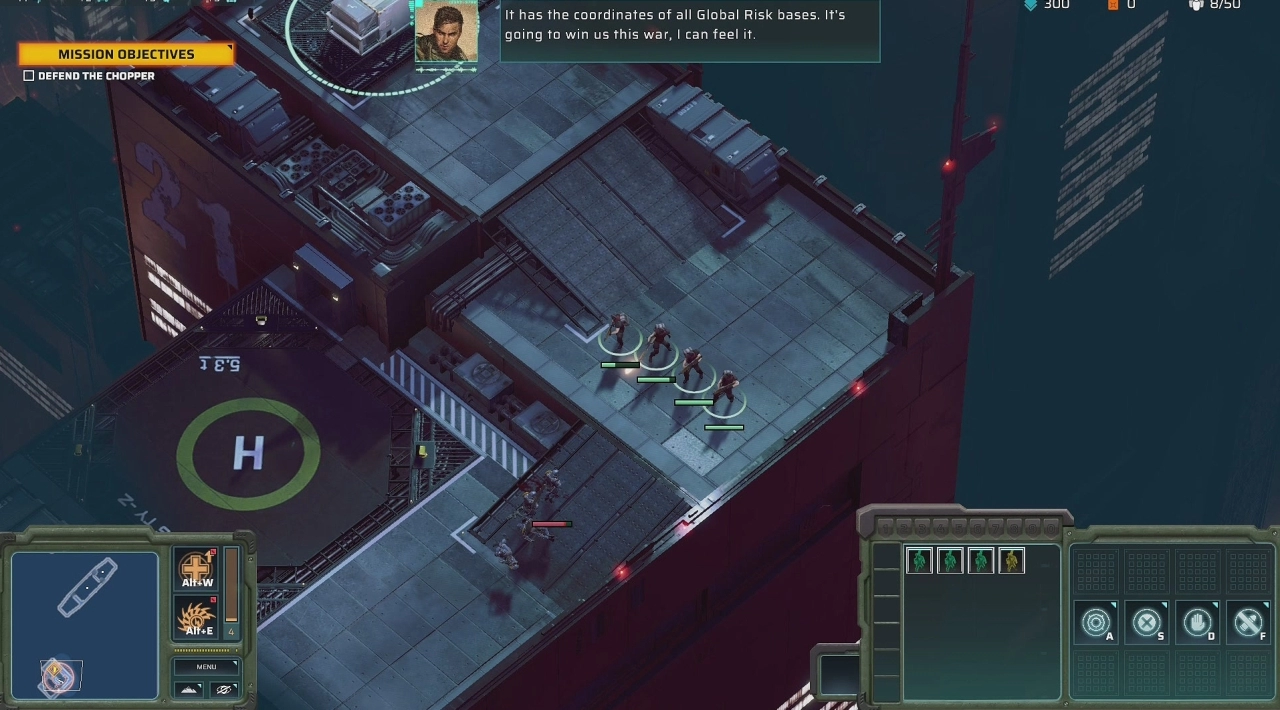Screen dimensions: 1280x710
Task: Trigger the spiked burst support ability
Action: (197, 617)
